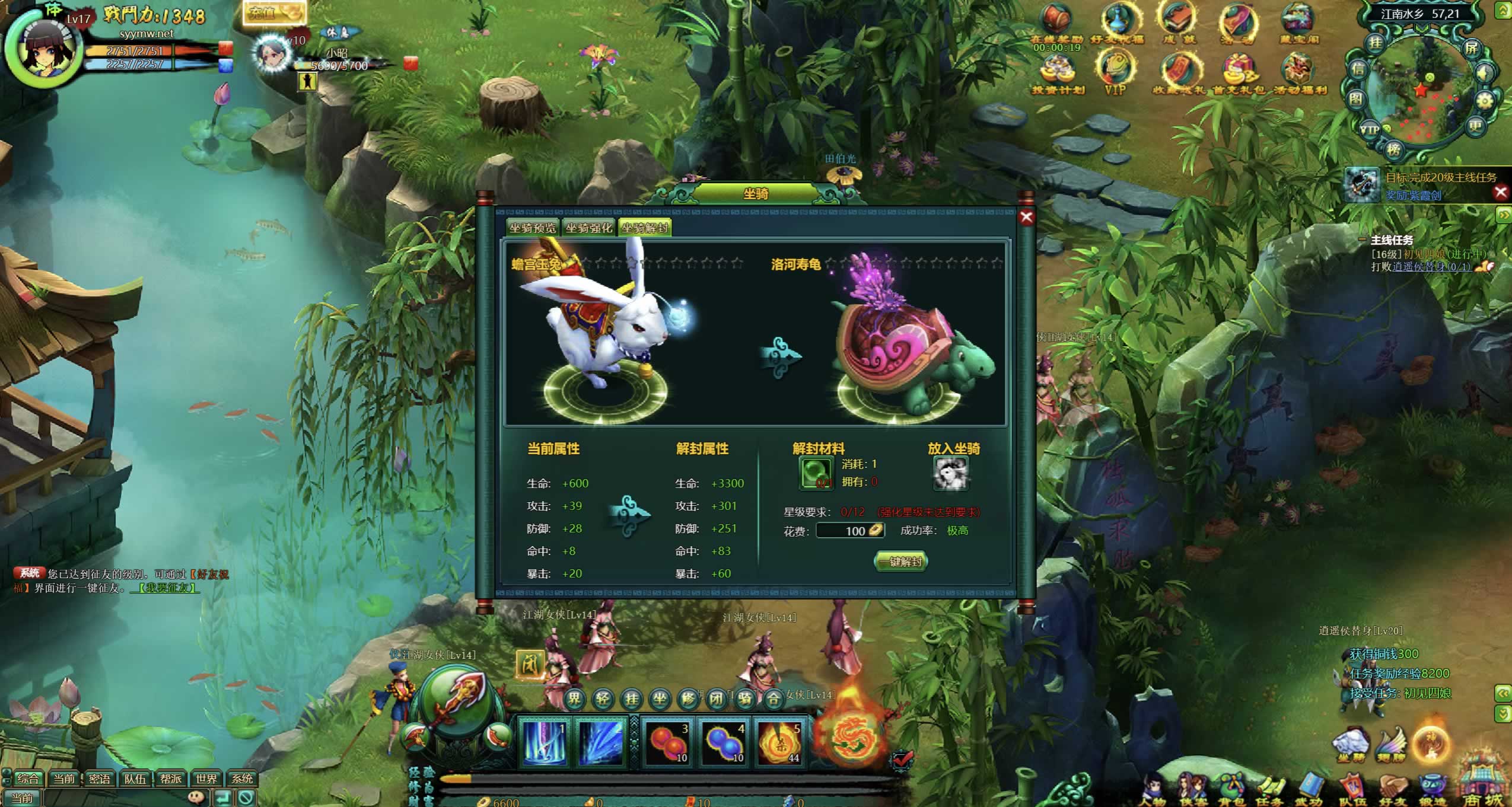Click the 放入坐骑 rabbit slot
The width and height of the screenshot is (1512, 807).
pos(950,474)
